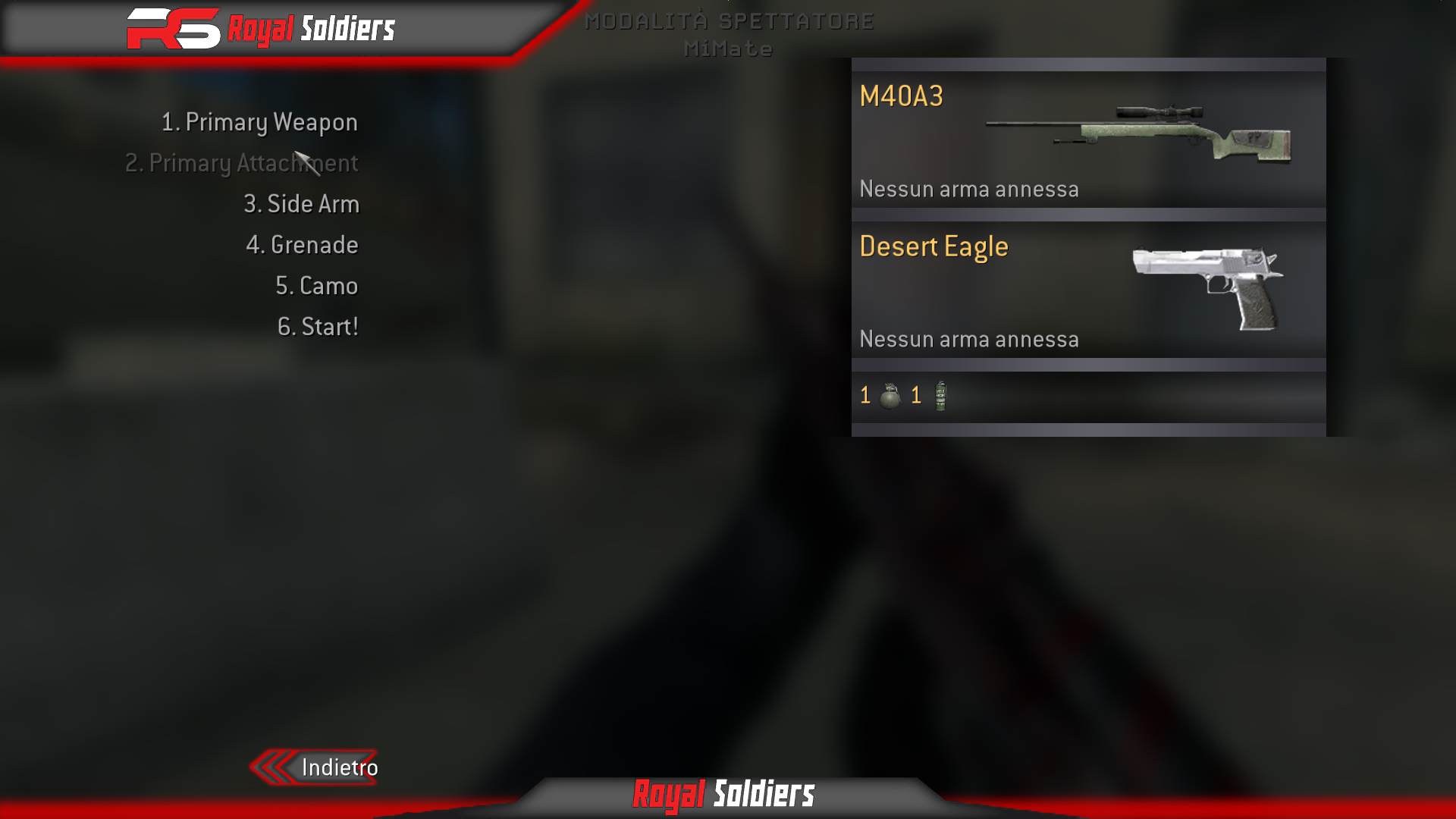Viewport: 1456px width, 819px height.
Task: Click the Desert Eagle title text
Action: [x=934, y=246]
